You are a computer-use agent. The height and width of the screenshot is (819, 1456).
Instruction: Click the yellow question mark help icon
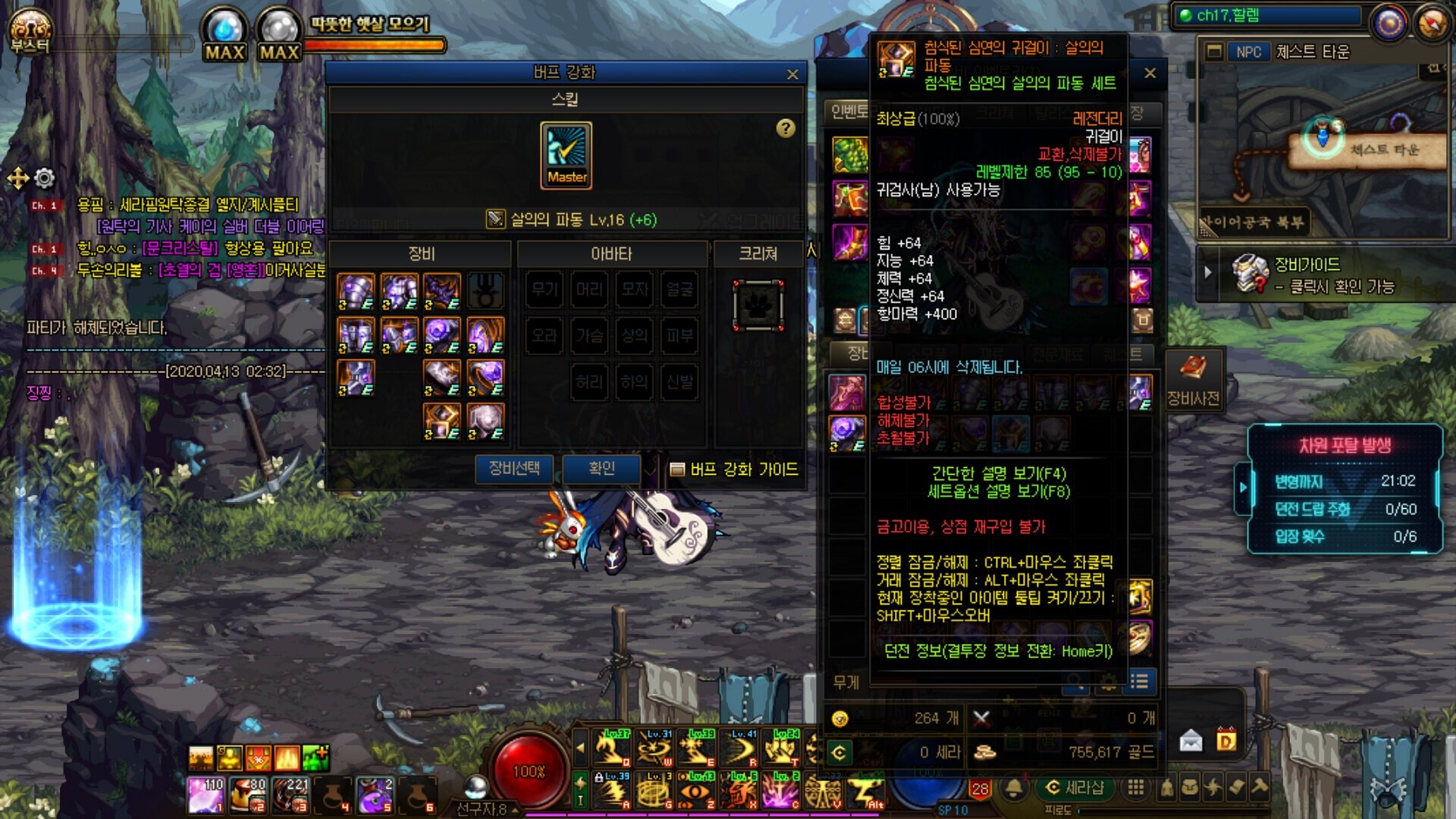(786, 128)
